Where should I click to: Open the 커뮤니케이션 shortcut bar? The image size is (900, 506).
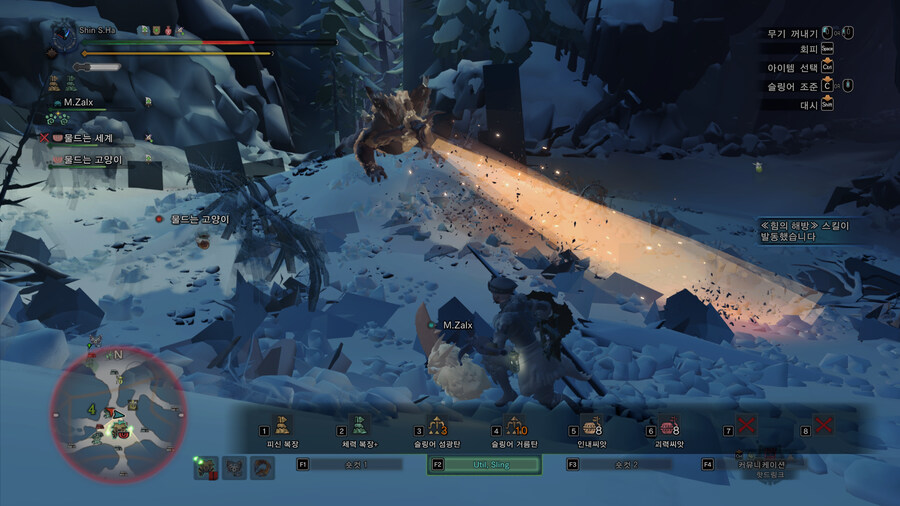[761, 464]
